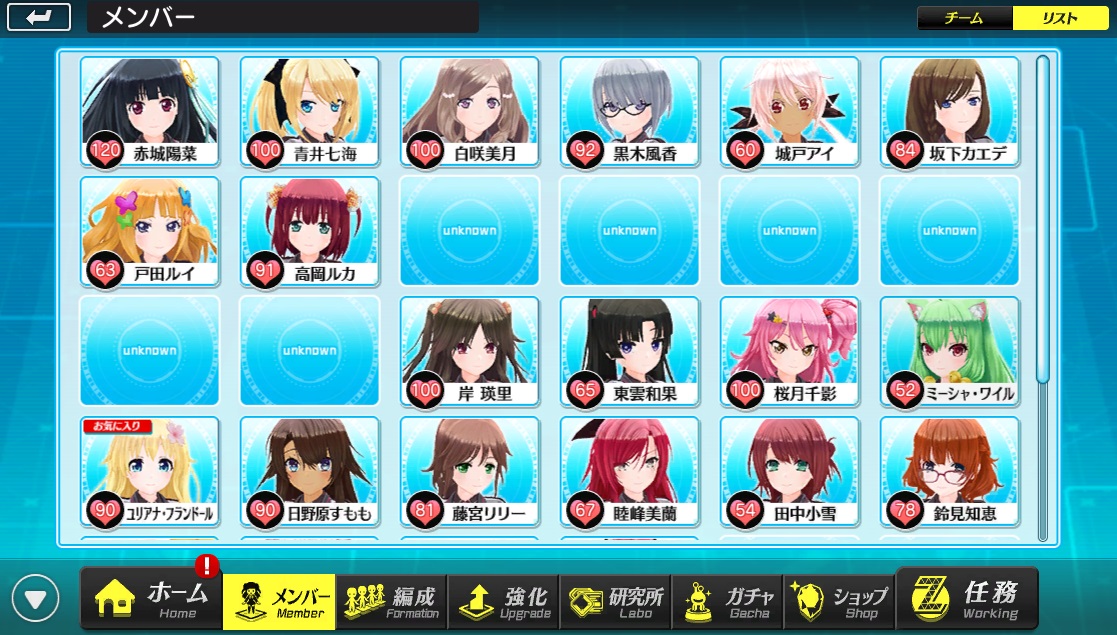Open 強化 Upgrade menu
The width and height of the screenshot is (1117, 635).
pos(503,599)
